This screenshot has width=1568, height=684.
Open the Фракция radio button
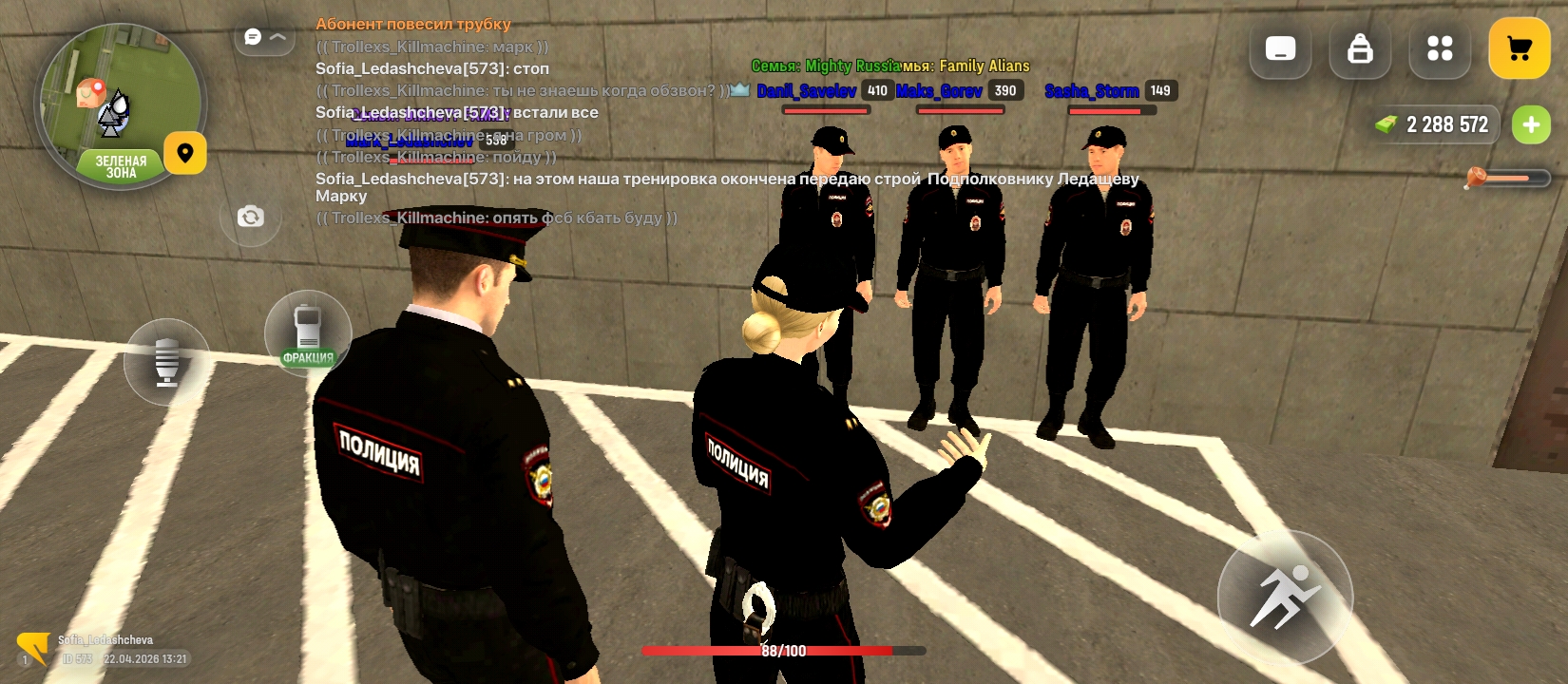pyautogui.click(x=307, y=333)
